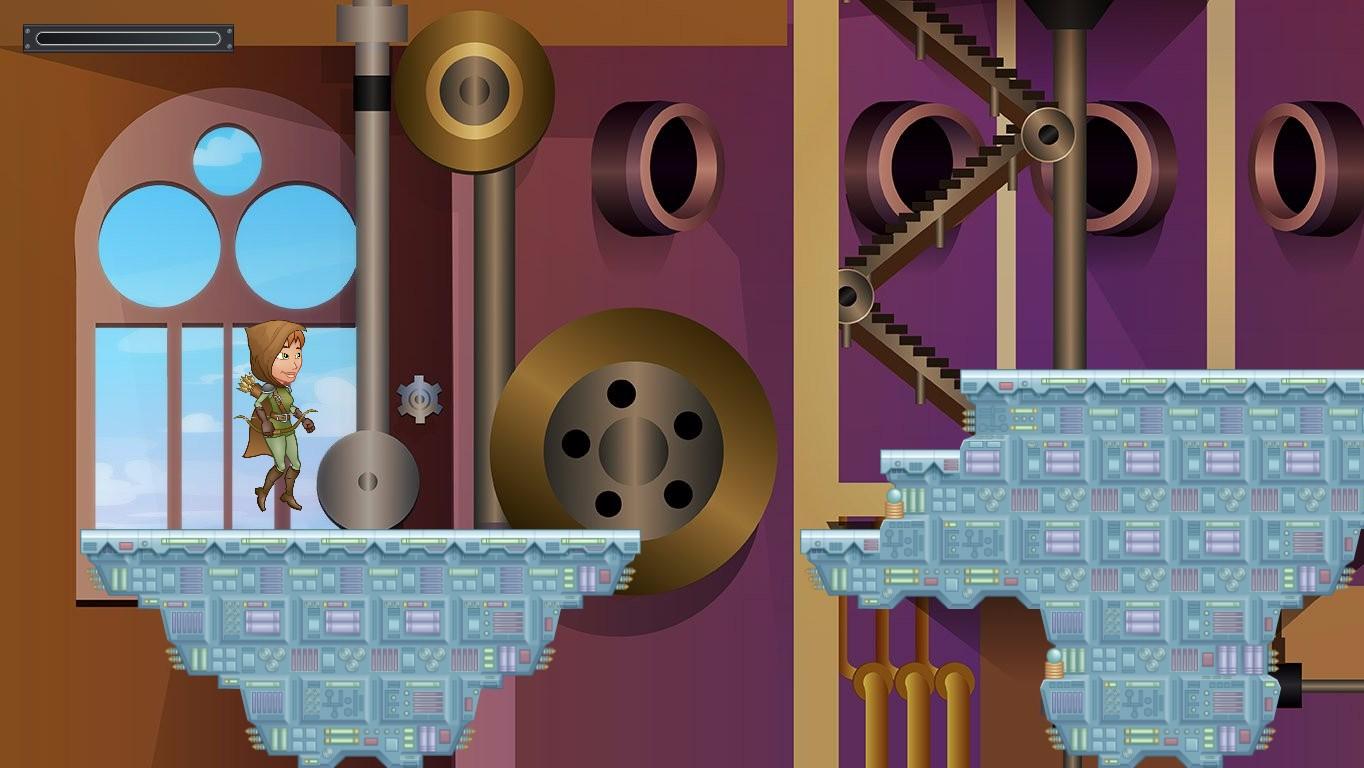This screenshot has width=1364, height=768.
Task: Click the empty health bar at top left
Action: (x=128, y=37)
